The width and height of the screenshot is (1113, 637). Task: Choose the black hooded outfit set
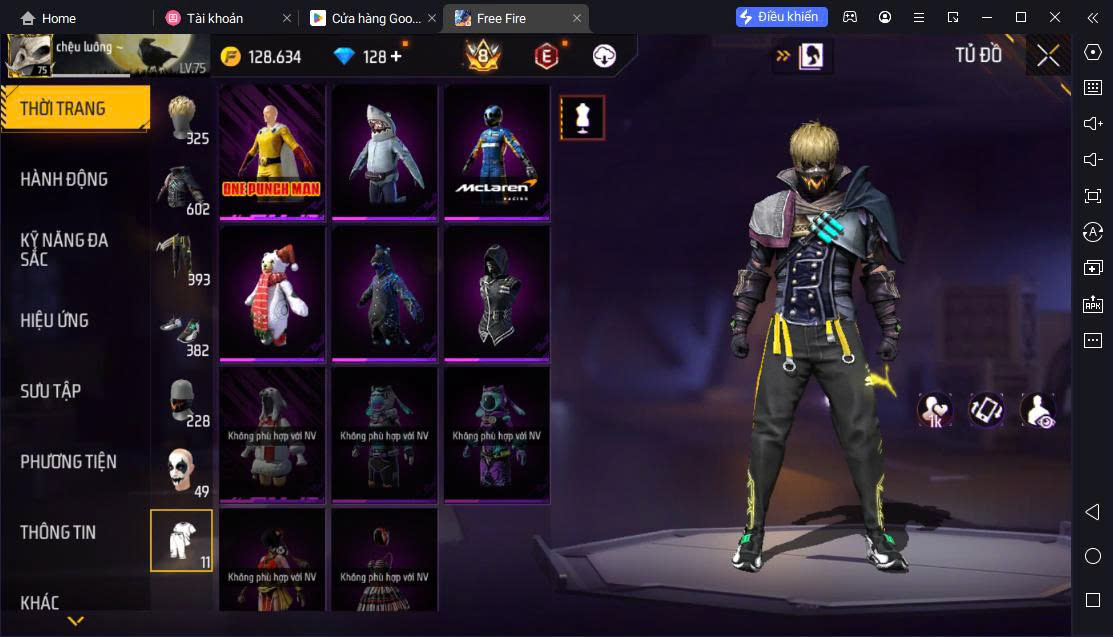[497, 293]
